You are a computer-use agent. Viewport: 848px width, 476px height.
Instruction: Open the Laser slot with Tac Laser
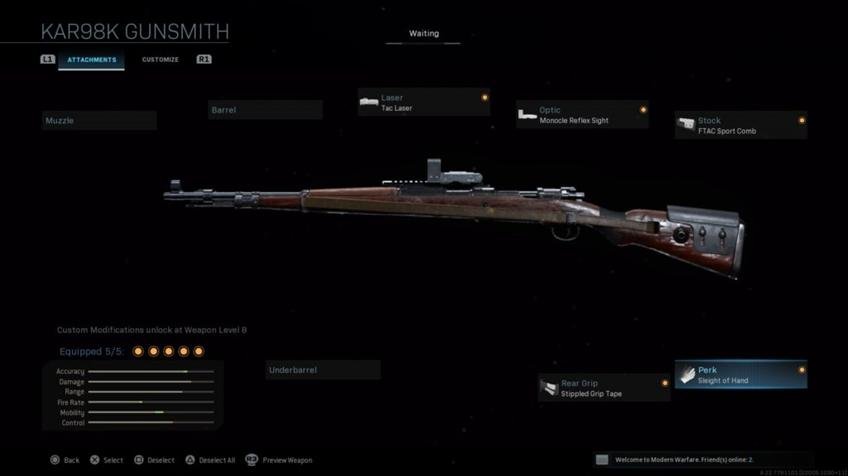click(424, 103)
